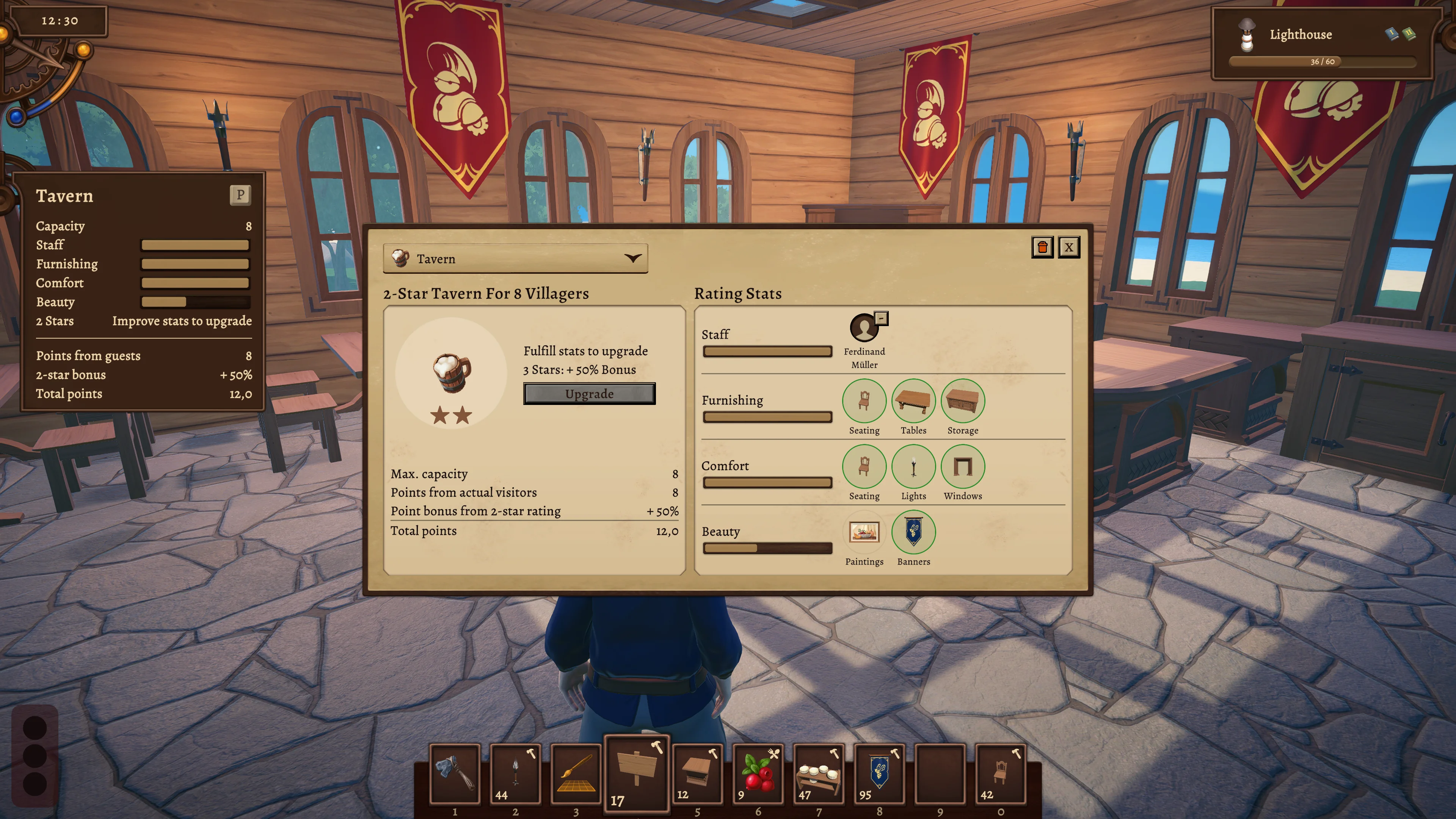Select Ferdinand Müller staff portrait
The width and height of the screenshot is (1456, 819).
[x=864, y=328]
